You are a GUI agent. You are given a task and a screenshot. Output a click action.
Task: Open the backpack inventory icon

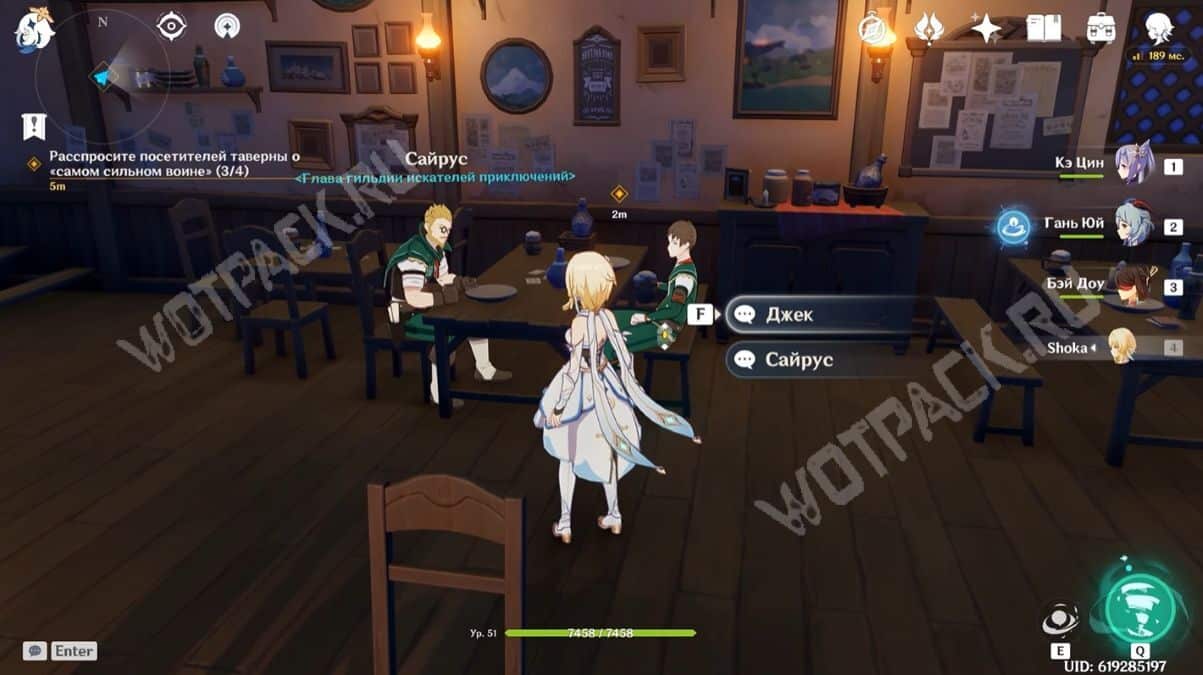1101,28
